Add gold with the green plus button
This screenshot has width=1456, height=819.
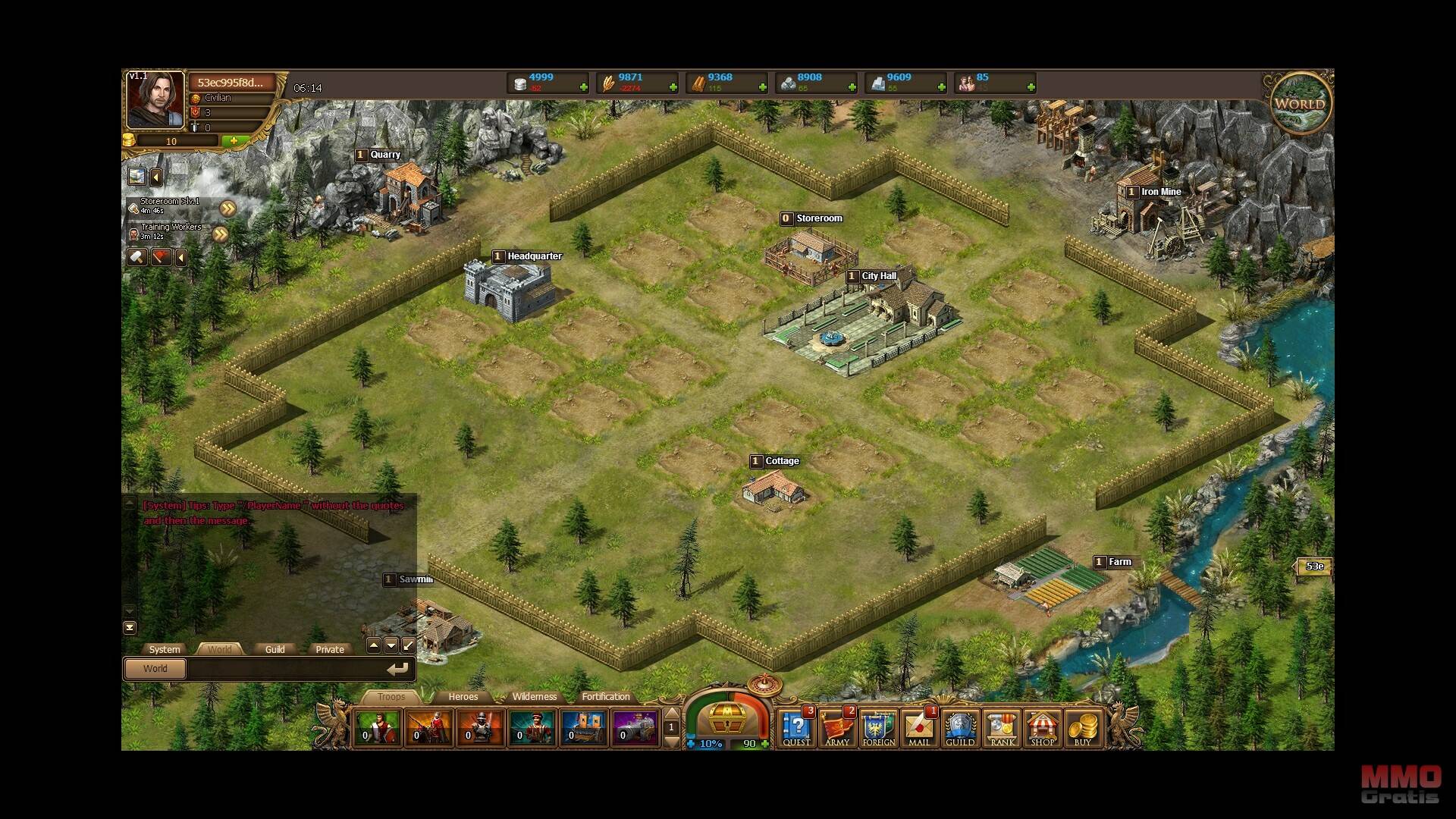(x=234, y=141)
